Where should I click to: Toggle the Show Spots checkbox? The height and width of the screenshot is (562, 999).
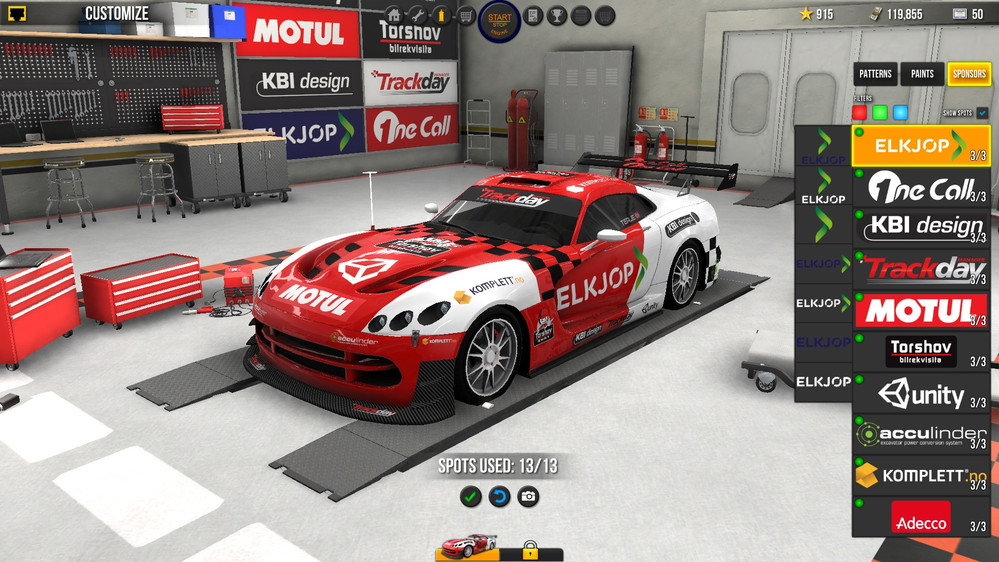point(983,113)
